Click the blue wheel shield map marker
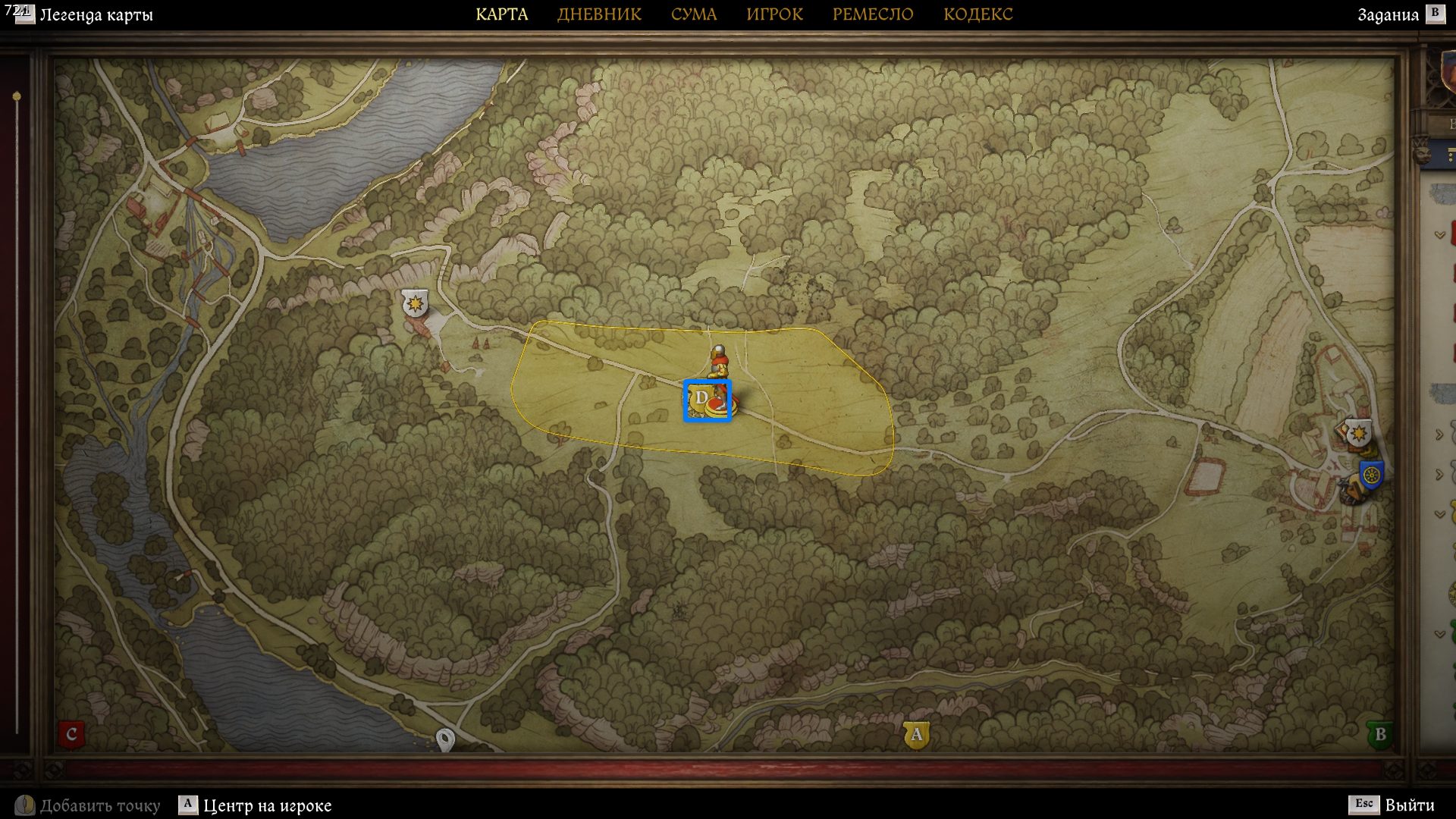Screen dimensions: 1456x819 1371,476
